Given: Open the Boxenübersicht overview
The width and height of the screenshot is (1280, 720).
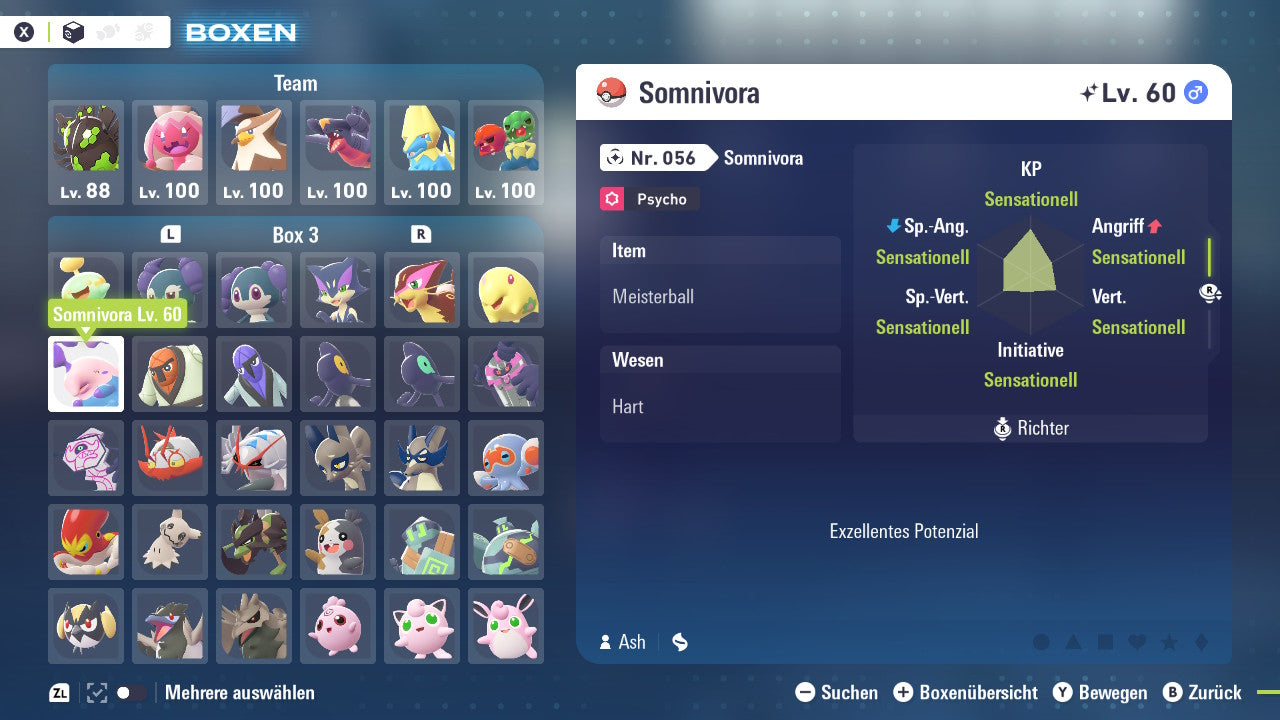Looking at the screenshot, I should pos(965,692).
